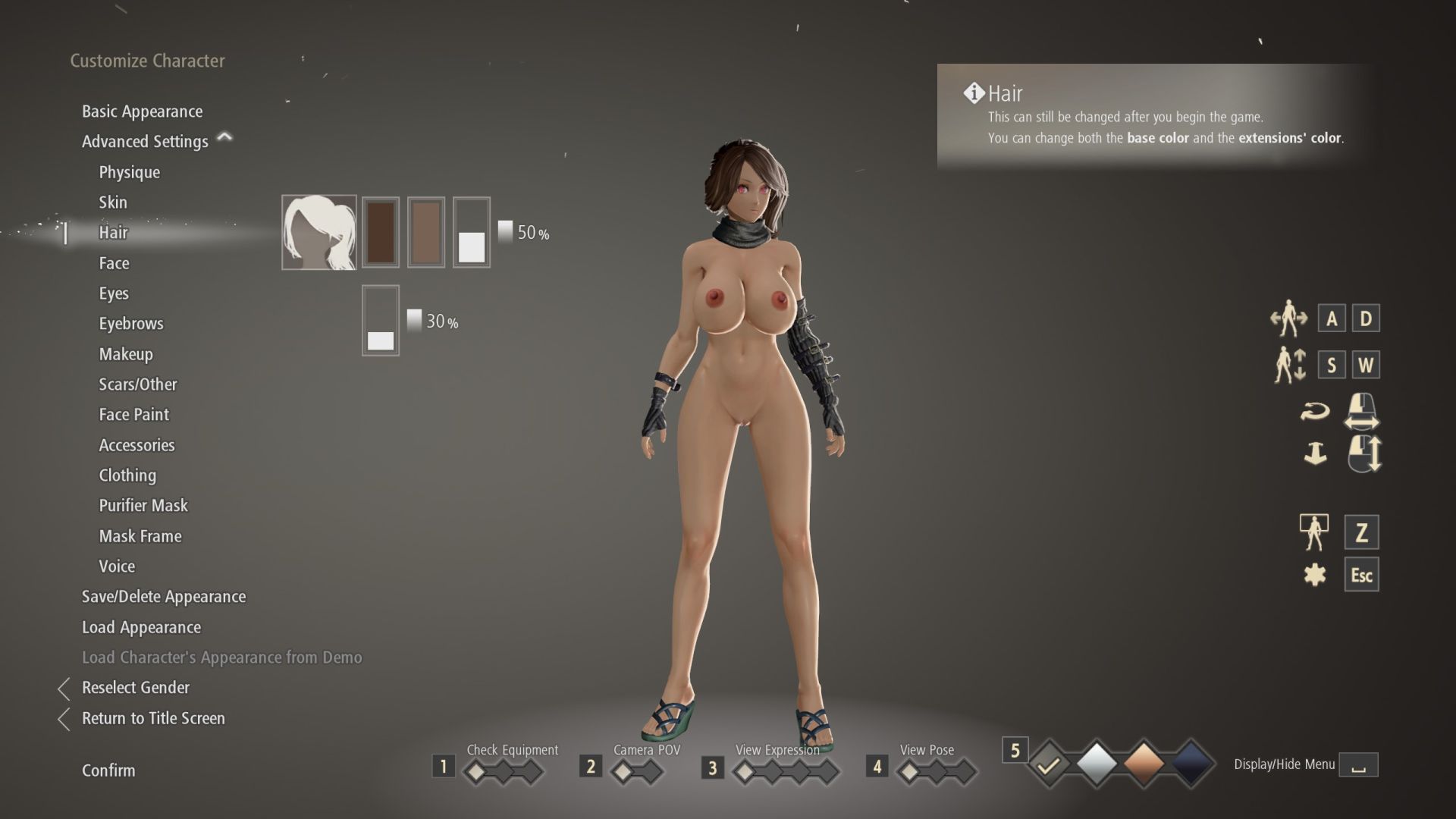
Task: Select the Physique option
Action: (129, 172)
